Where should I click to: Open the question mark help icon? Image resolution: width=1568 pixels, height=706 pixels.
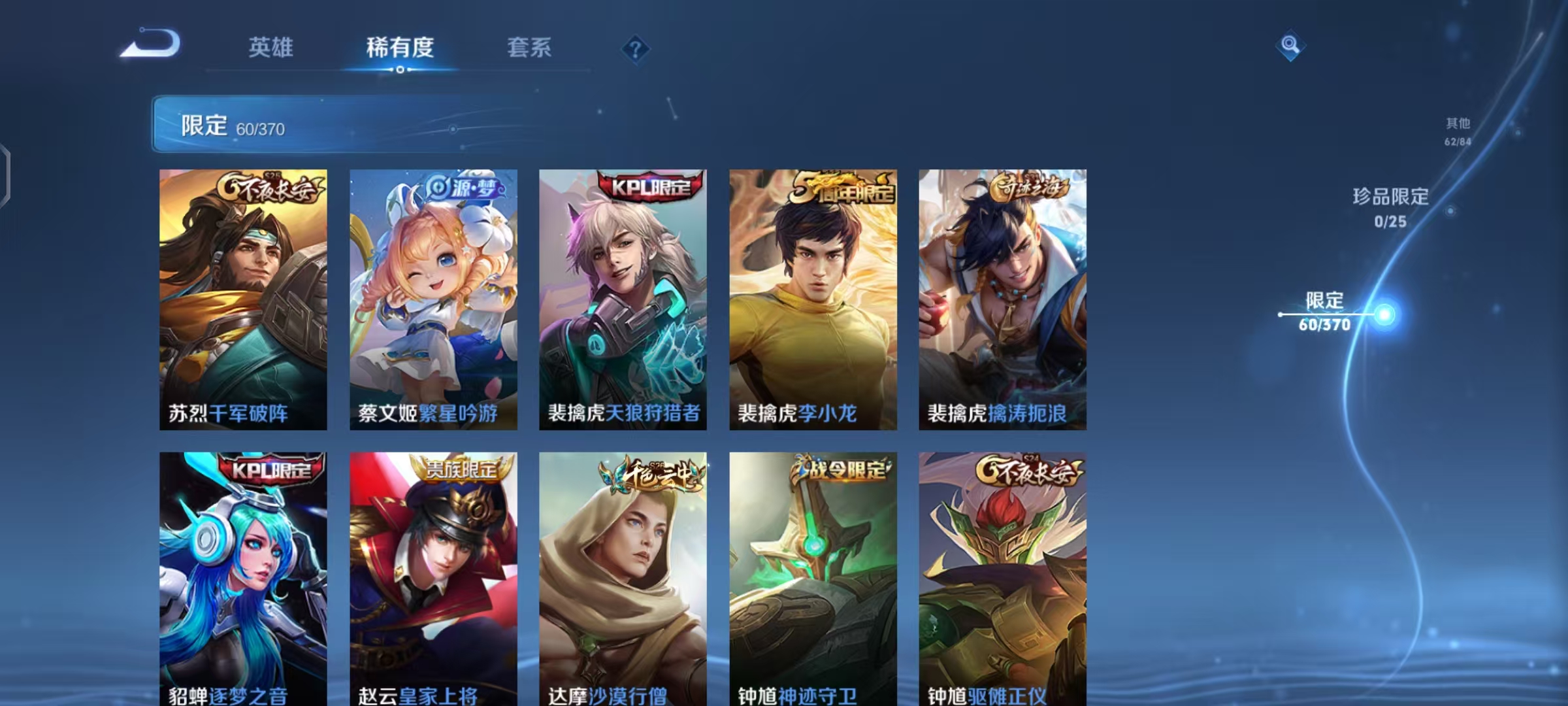[634, 50]
